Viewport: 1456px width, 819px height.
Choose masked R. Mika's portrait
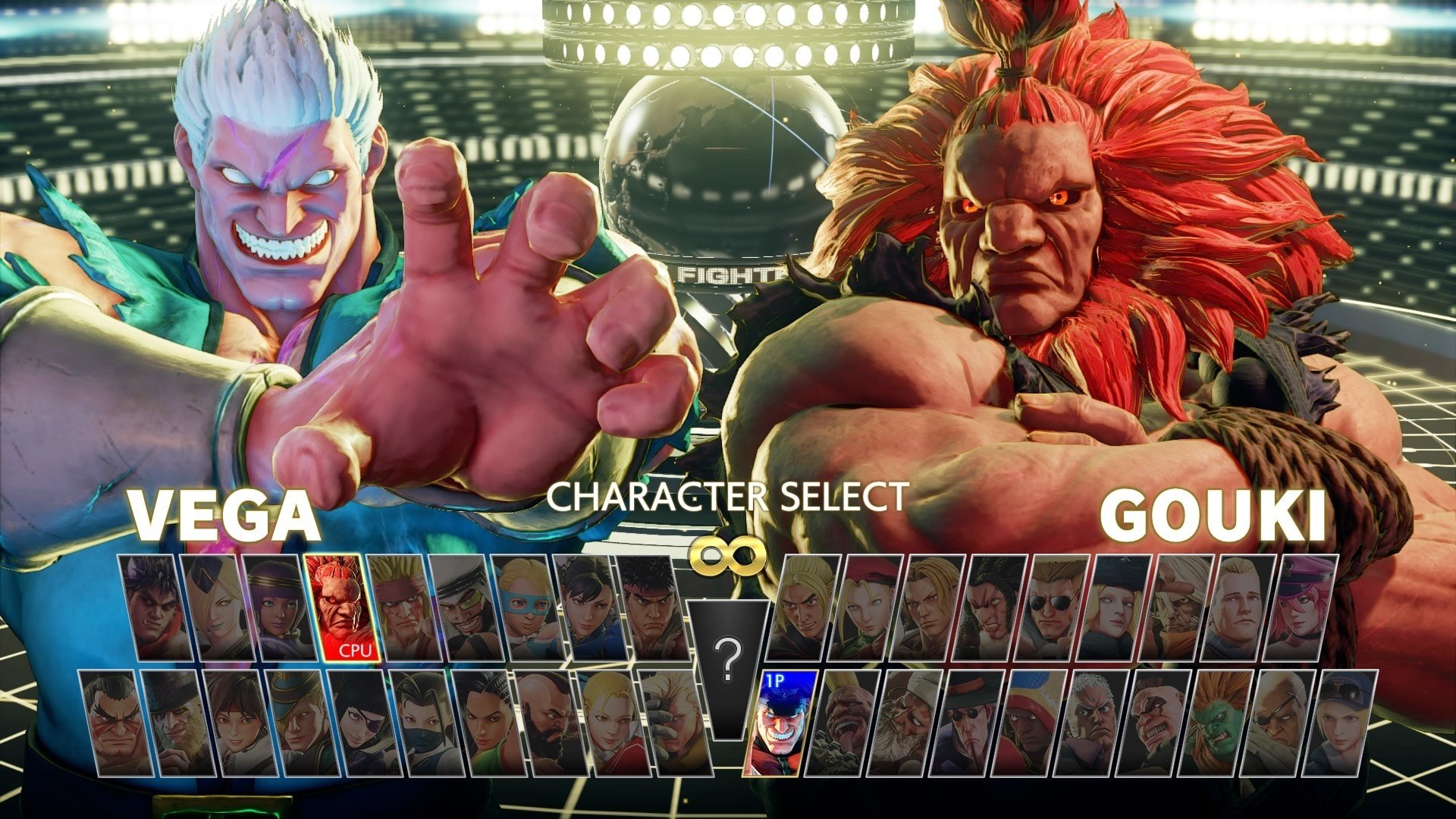coord(530,608)
